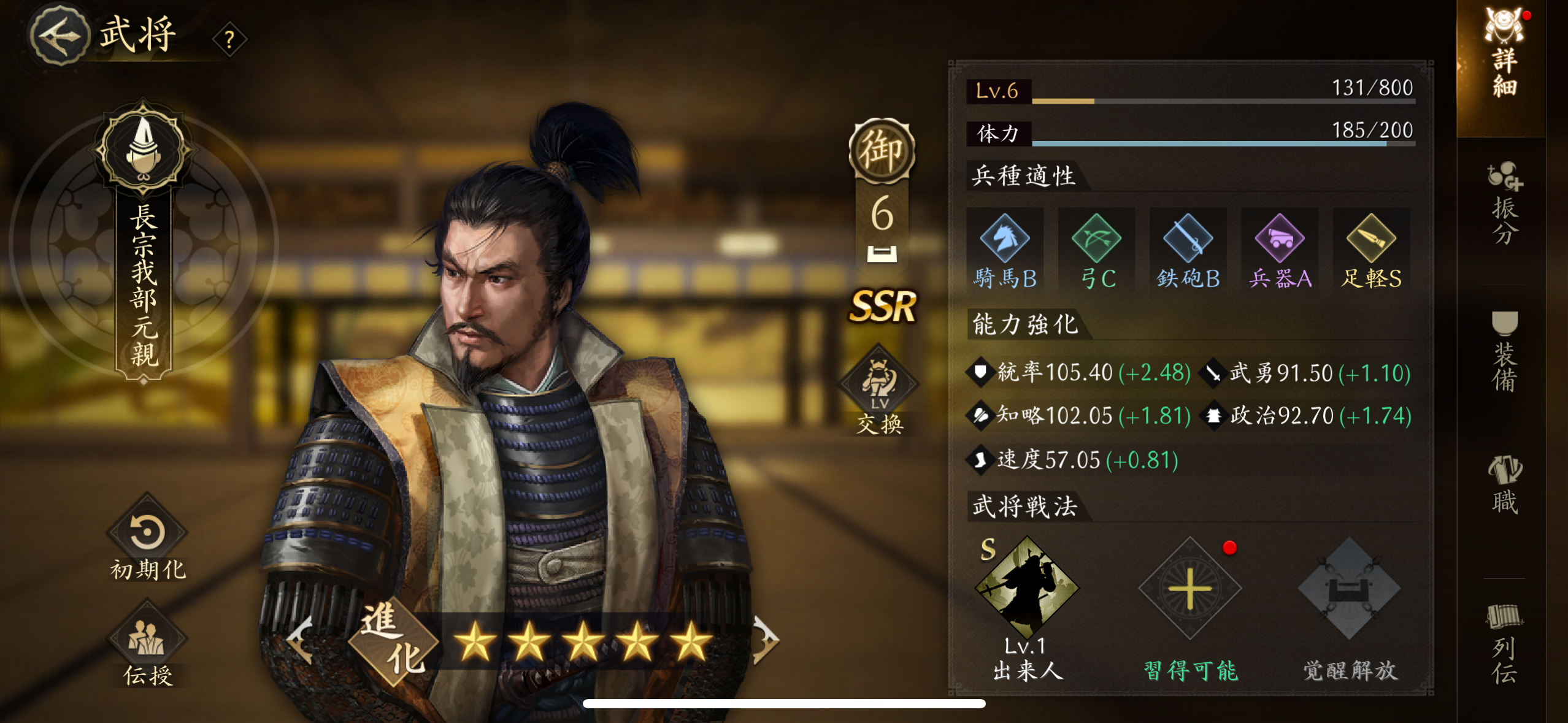This screenshot has width=1568, height=723.
Task: Switch to the 職 job tab
Action: click(1504, 486)
